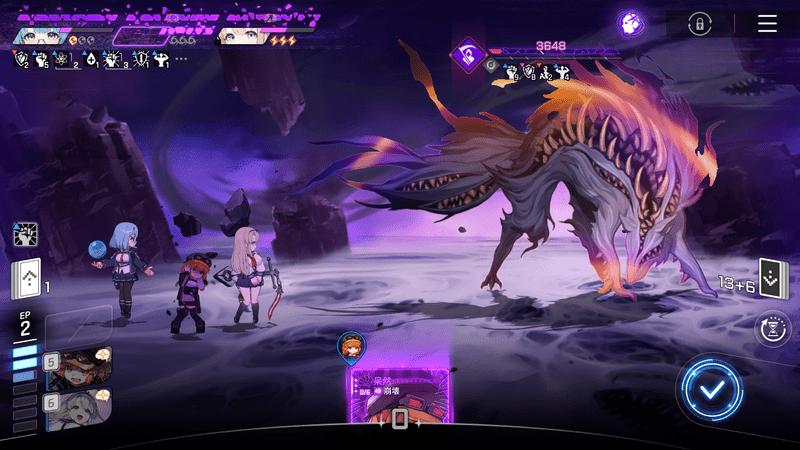The height and width of the screenshot is (450, 800).
Task: Open the draw pile deck showing 13+6
Action: (769, 278)
